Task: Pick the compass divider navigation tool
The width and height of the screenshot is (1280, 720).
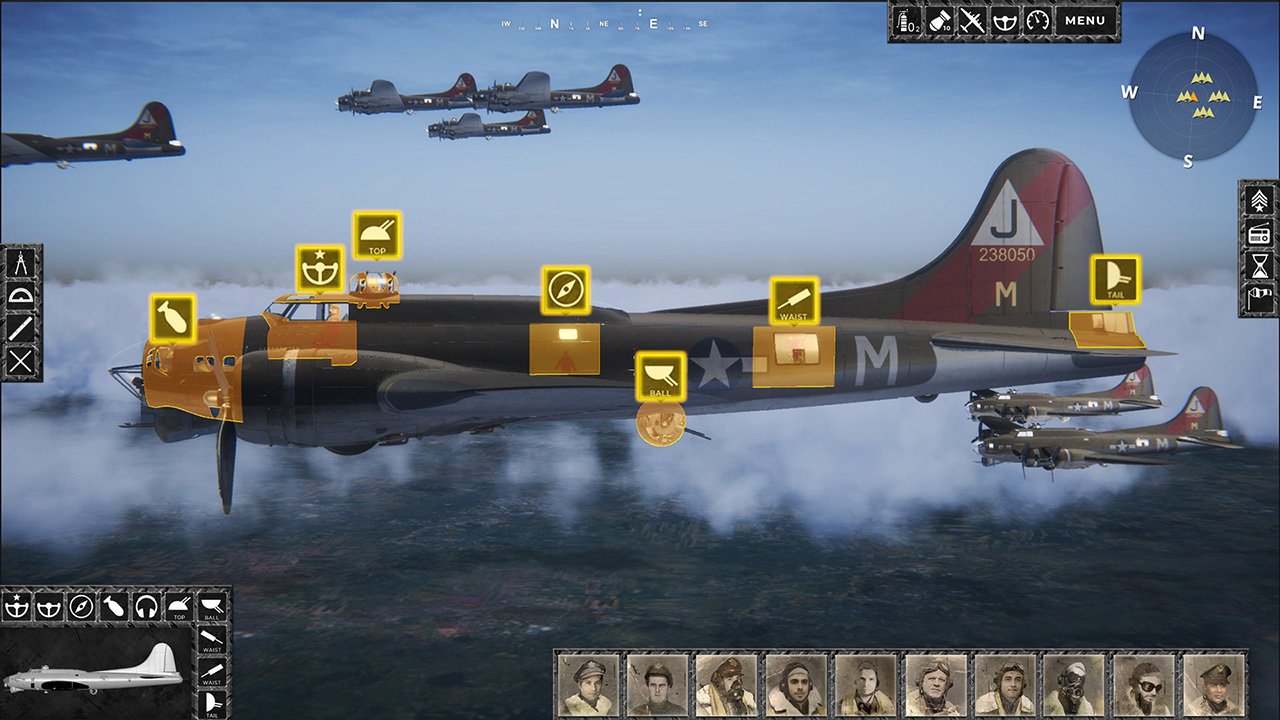Action: tap(22, 263)
